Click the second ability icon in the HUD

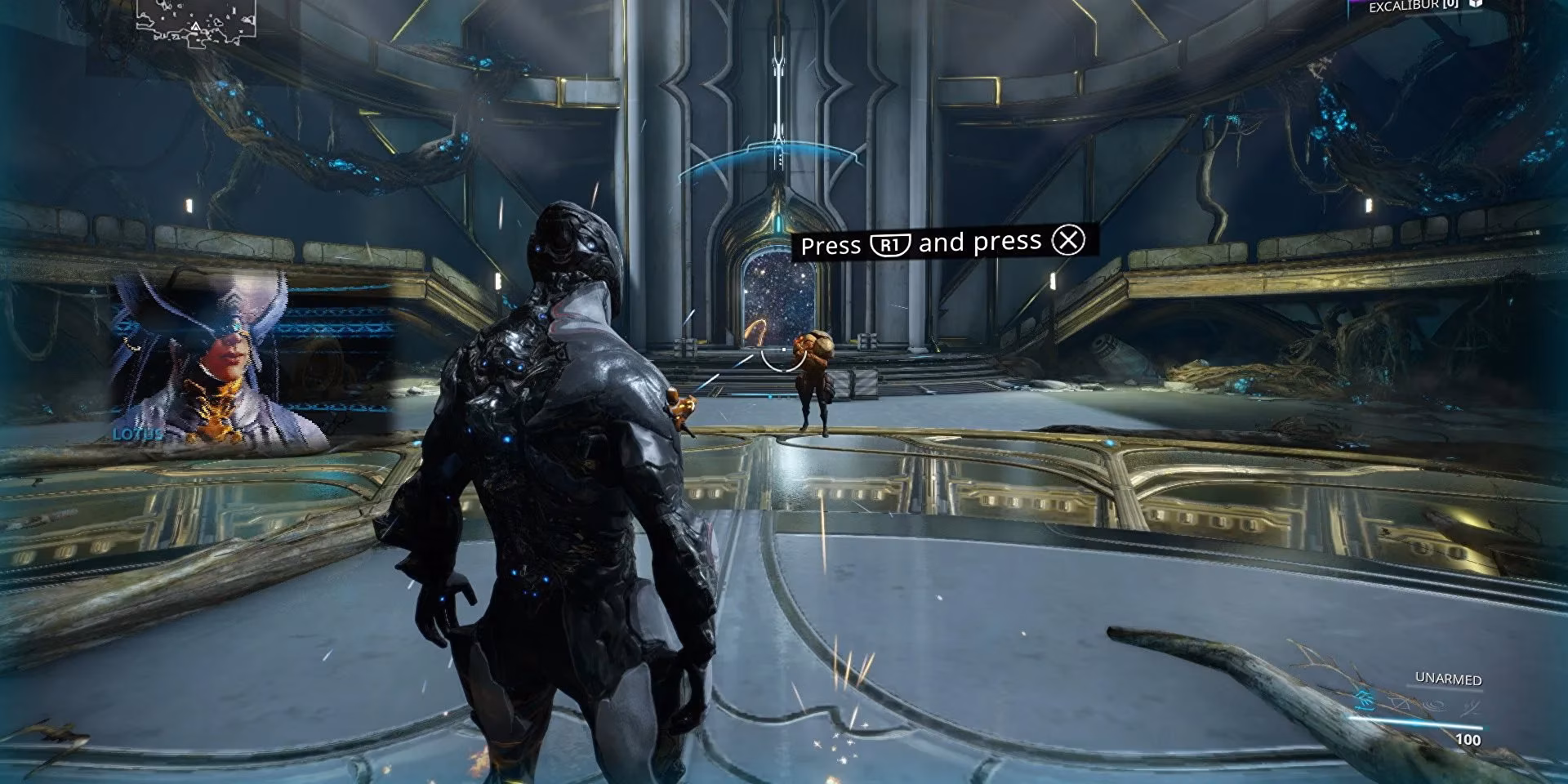1398,703
